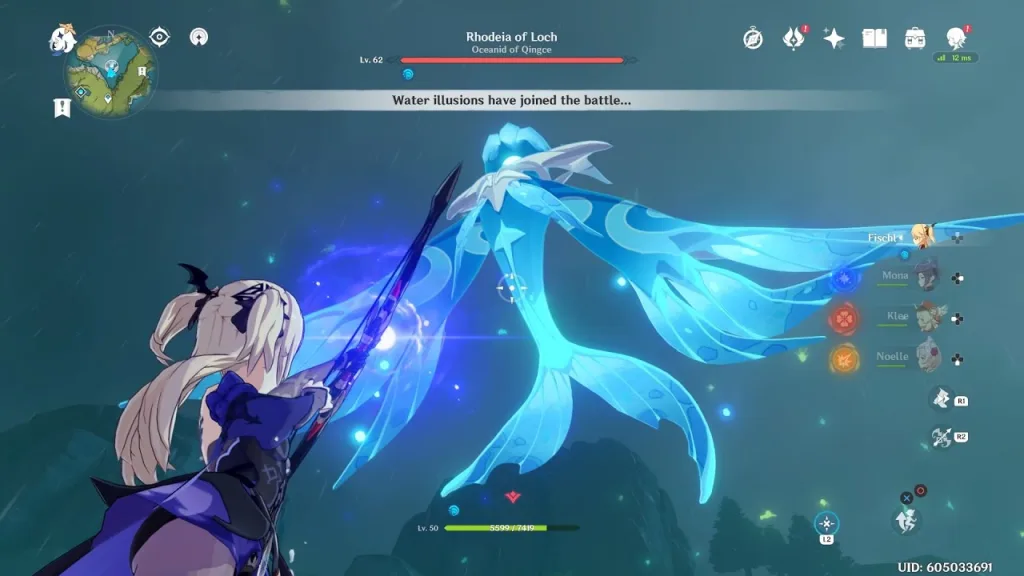Click the round icon right of the eye
This screenshot has width=1024, height=576.
click(201, 38)
